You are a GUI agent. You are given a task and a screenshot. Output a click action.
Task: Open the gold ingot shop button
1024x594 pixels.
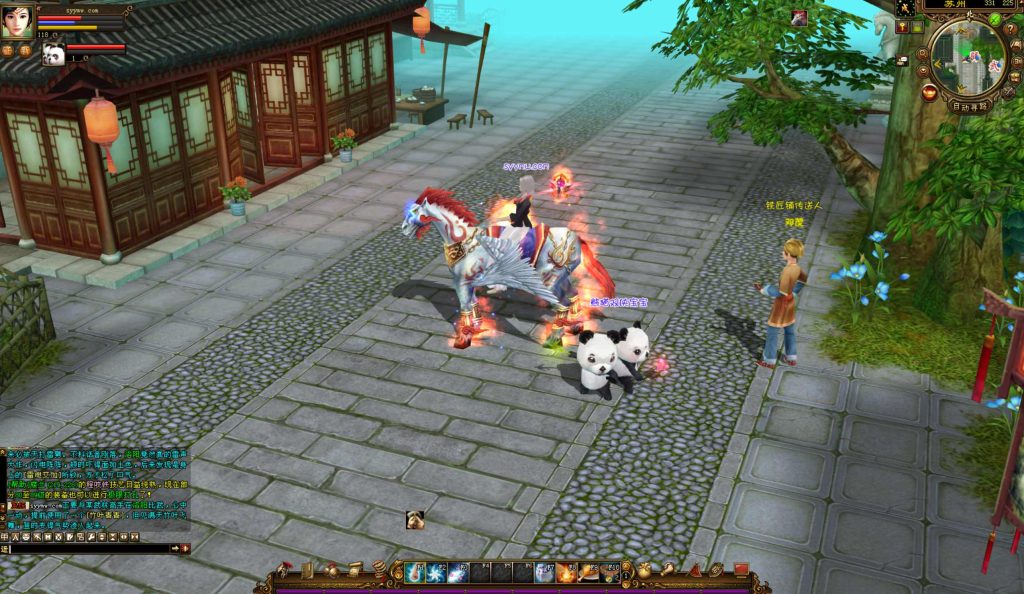[x=929, y=93]
